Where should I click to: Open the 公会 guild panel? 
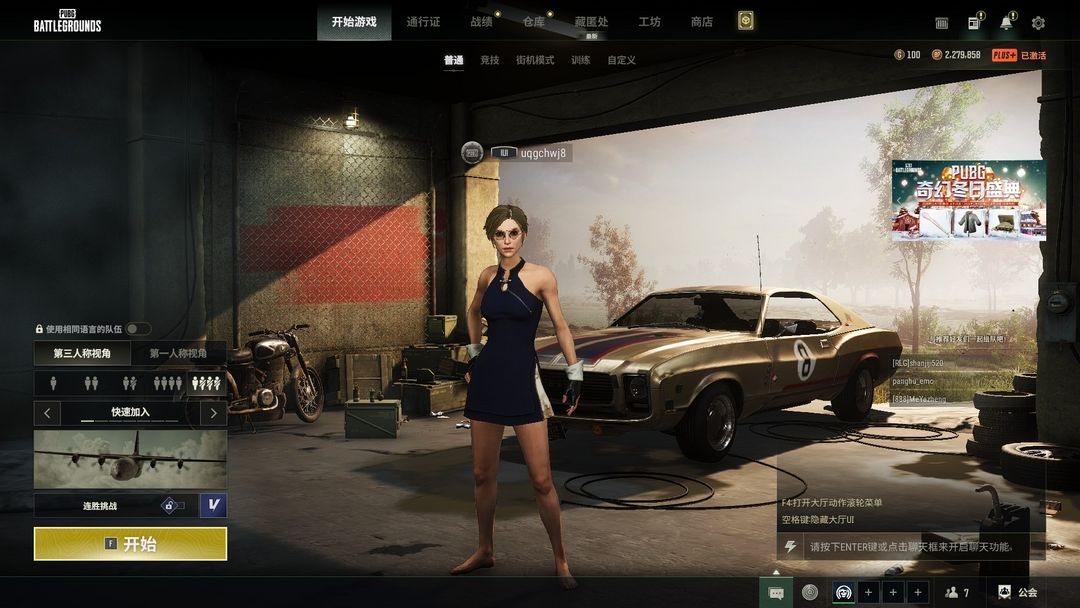click(x=1018, y=592)
